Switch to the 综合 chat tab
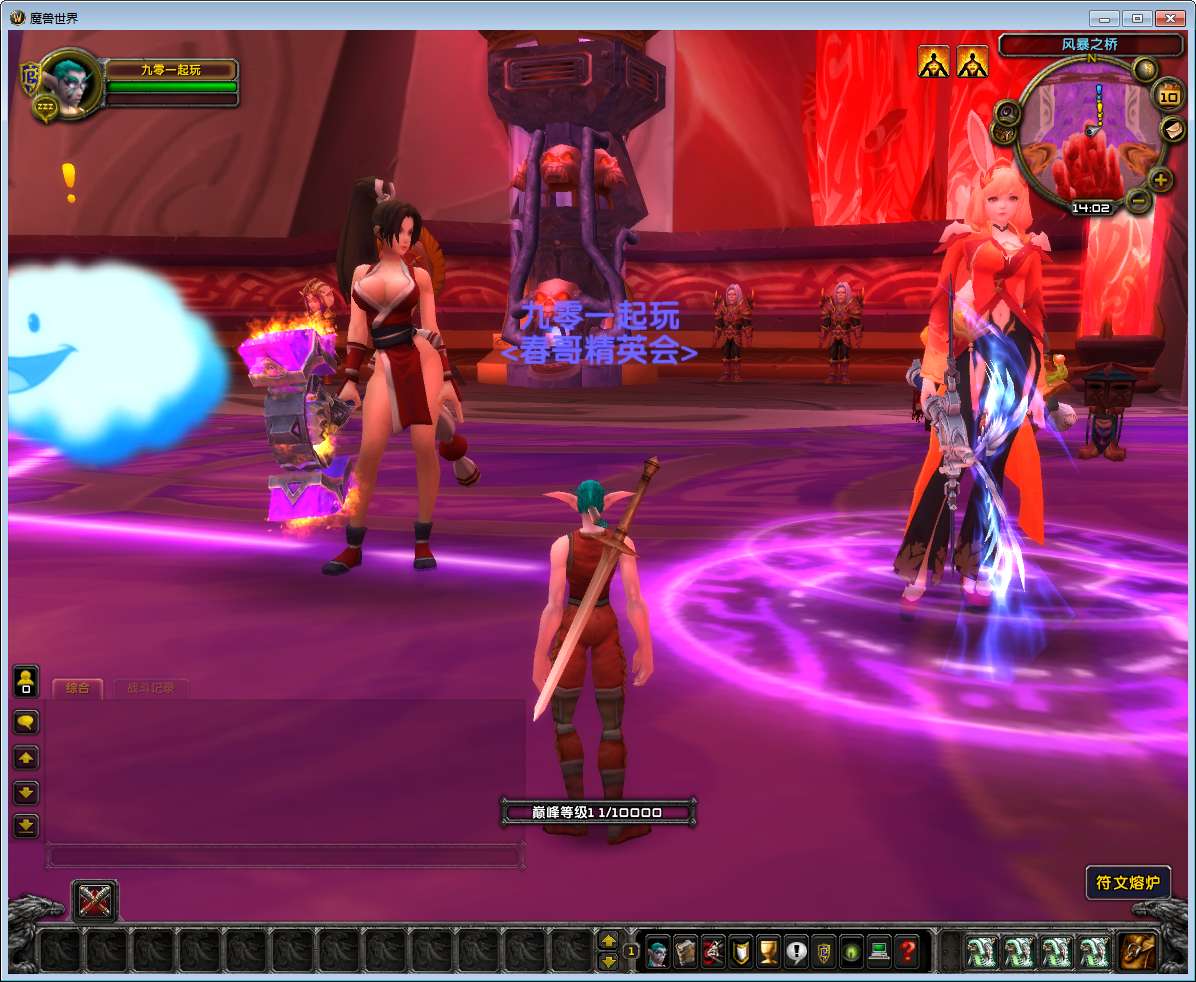This screenshot has height=982, width=1196. pyautogui.click(x=77, y=688)
